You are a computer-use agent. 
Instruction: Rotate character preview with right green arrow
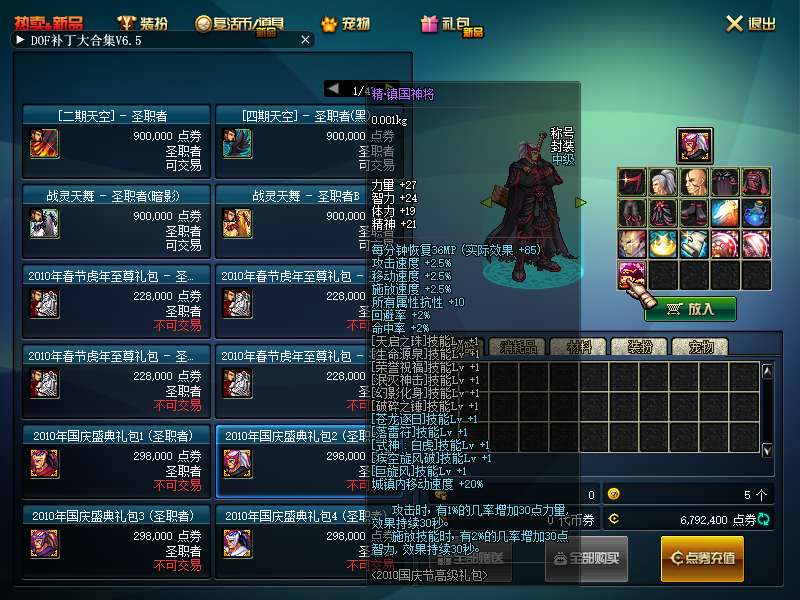click(x=581, y=202)
